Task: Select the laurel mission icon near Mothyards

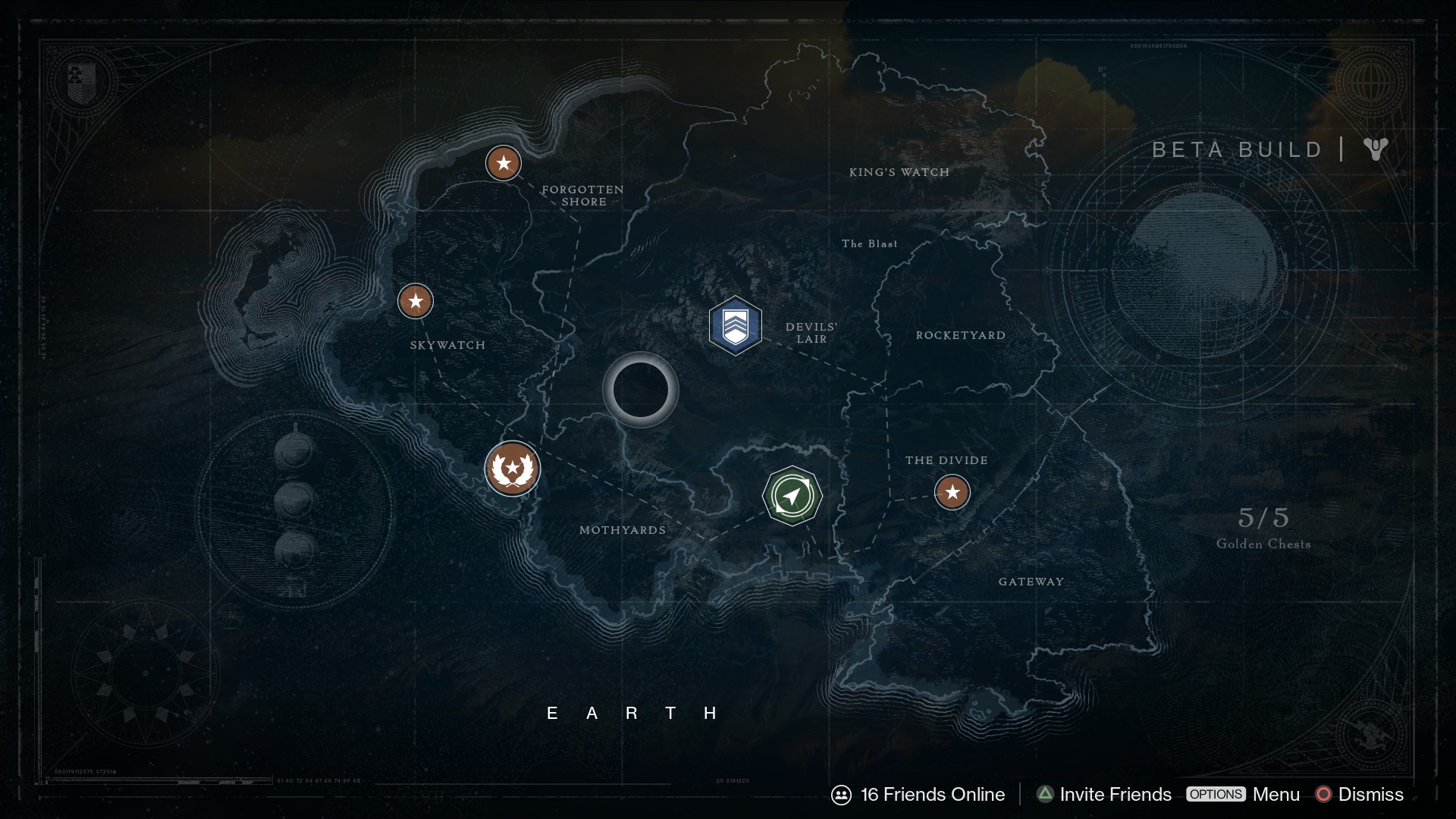Action: point(513,468)
